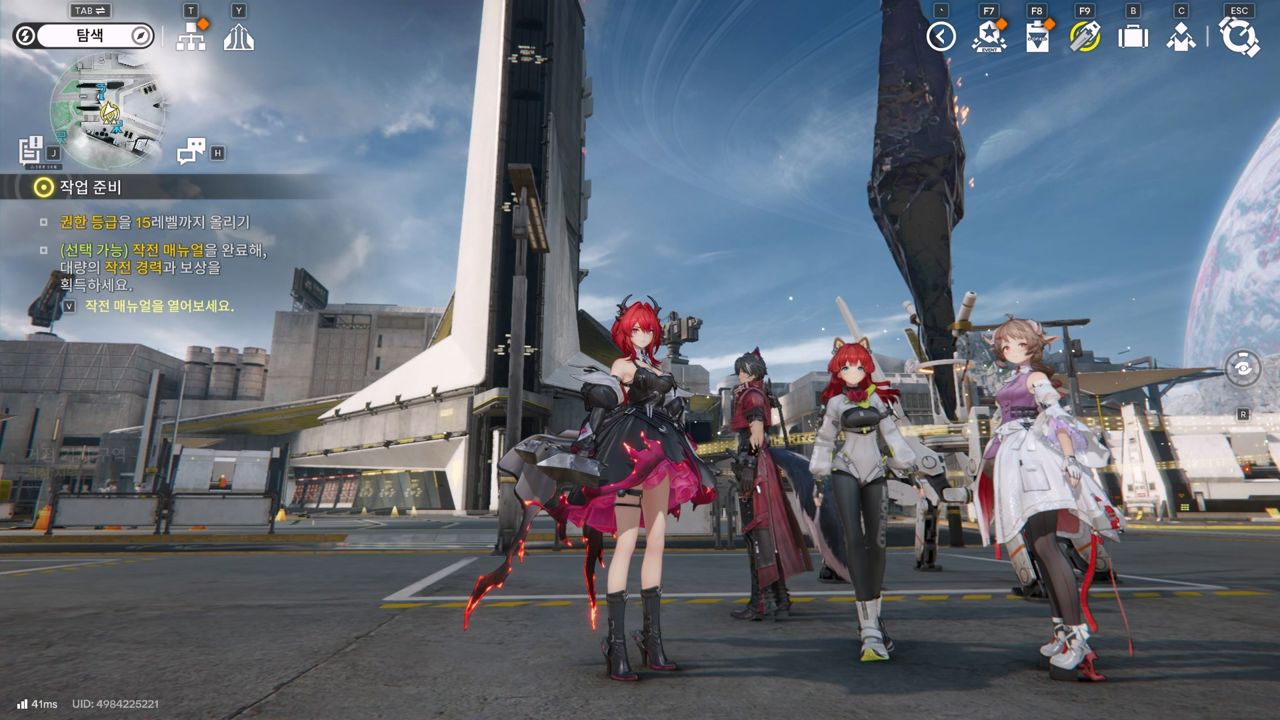The width and height of the screenshot is (1280, 720).
Task: Click the yellow-ringed ticket icon
Action: [1084, 37]
